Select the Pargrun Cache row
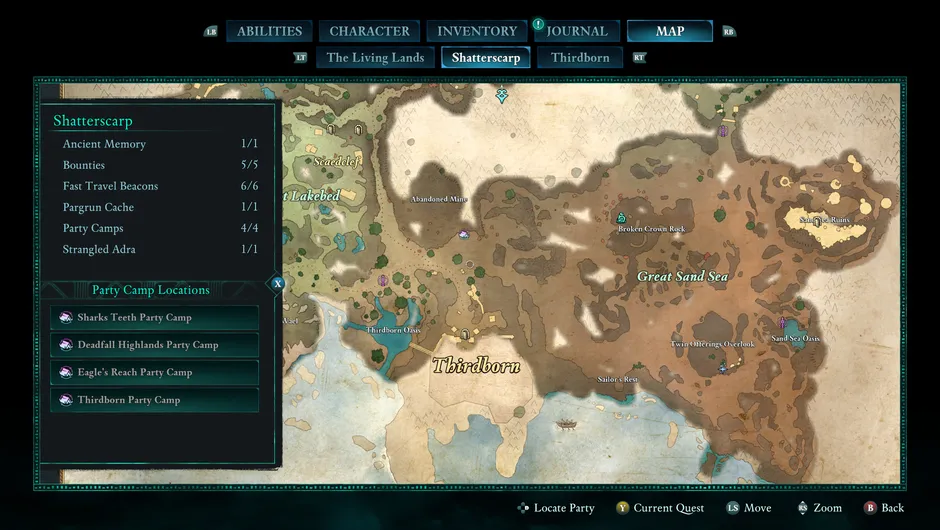Viewport: 940px width, 530px height. (160, 207)
